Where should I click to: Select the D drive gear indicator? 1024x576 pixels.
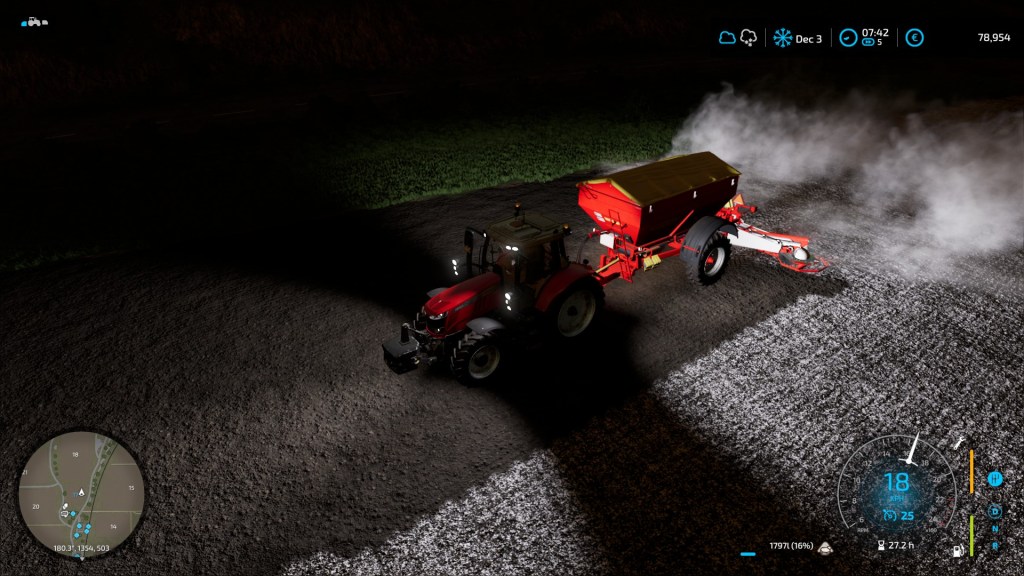(995, 511)
